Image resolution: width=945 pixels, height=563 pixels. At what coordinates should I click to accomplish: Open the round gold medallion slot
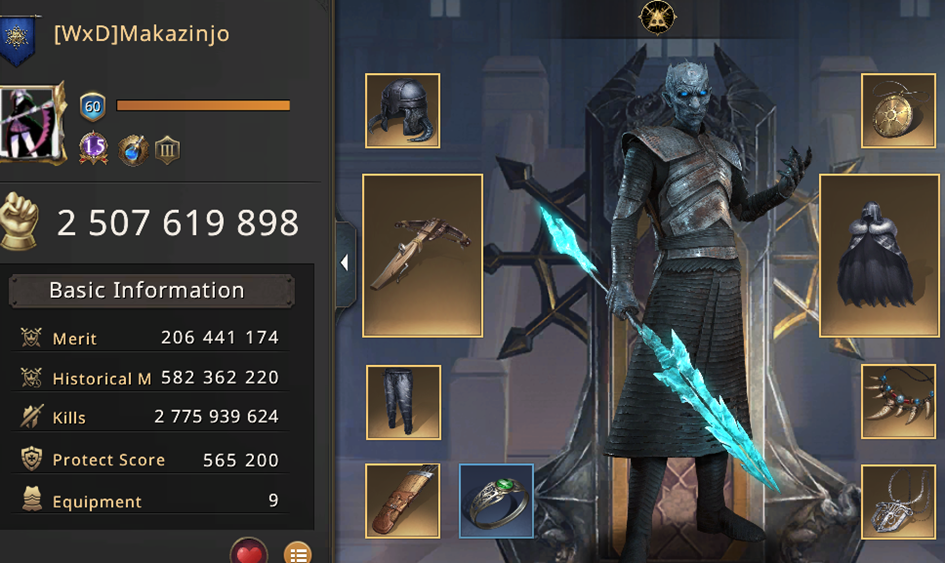coord(898,110)
